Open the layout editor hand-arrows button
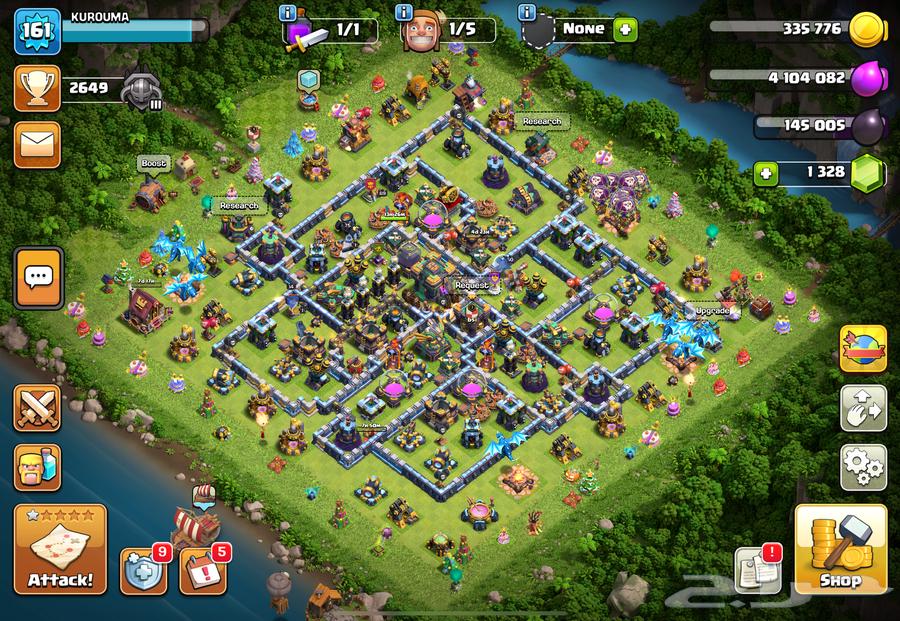Screen dimensions: 900x621 (x=862, y=408)
